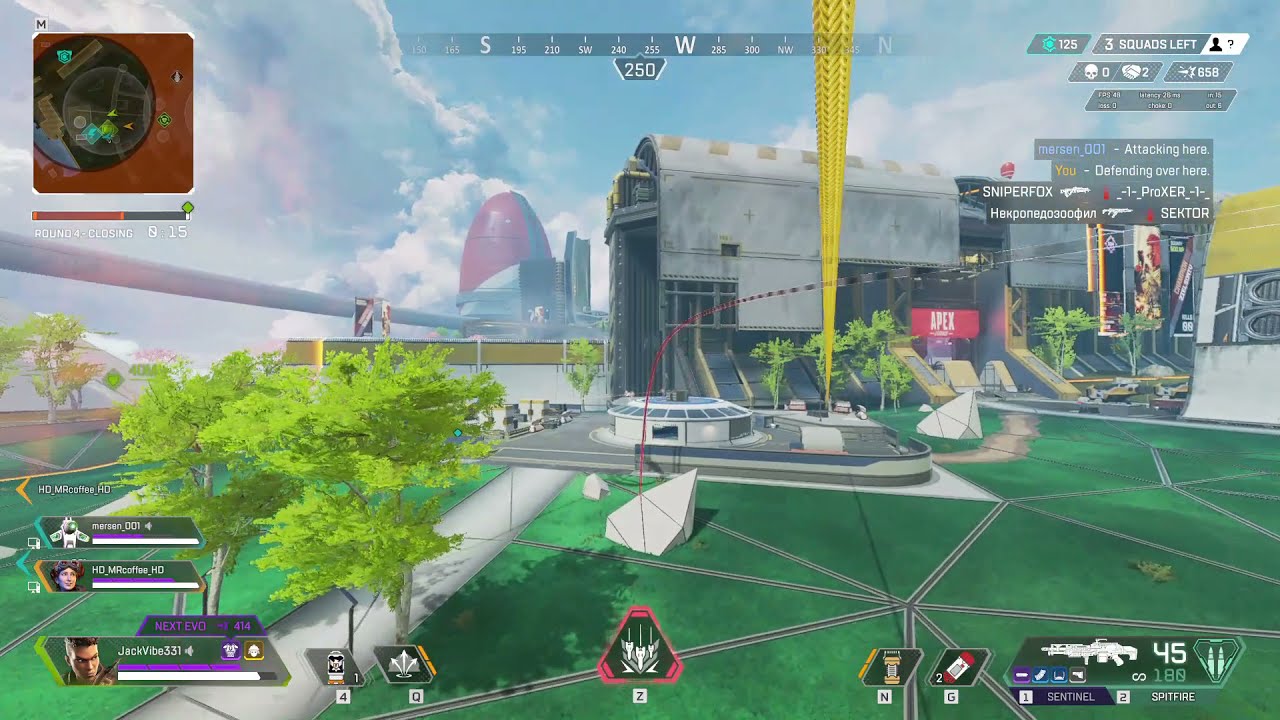The image size is (1280, 720).
Task: Click JackVibe331's player portrait
Action: [x=82, y=660]
